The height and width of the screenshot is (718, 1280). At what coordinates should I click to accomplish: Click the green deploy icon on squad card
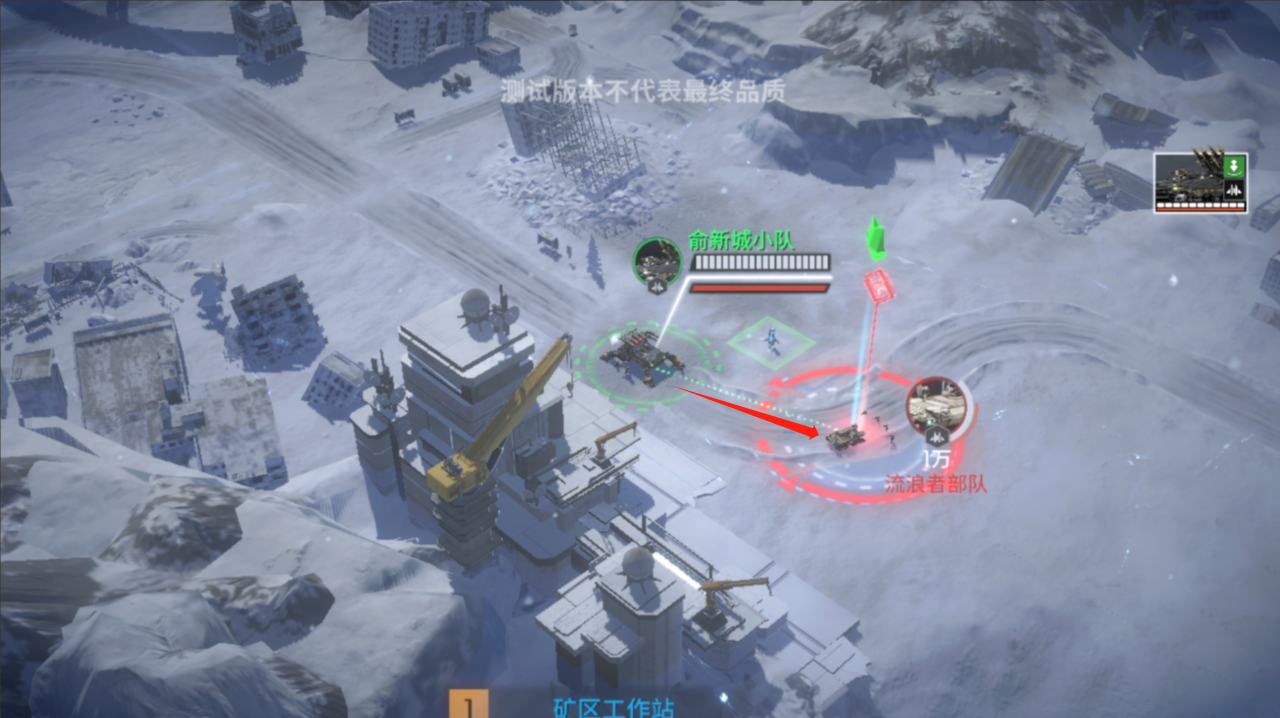[1235, 165]
